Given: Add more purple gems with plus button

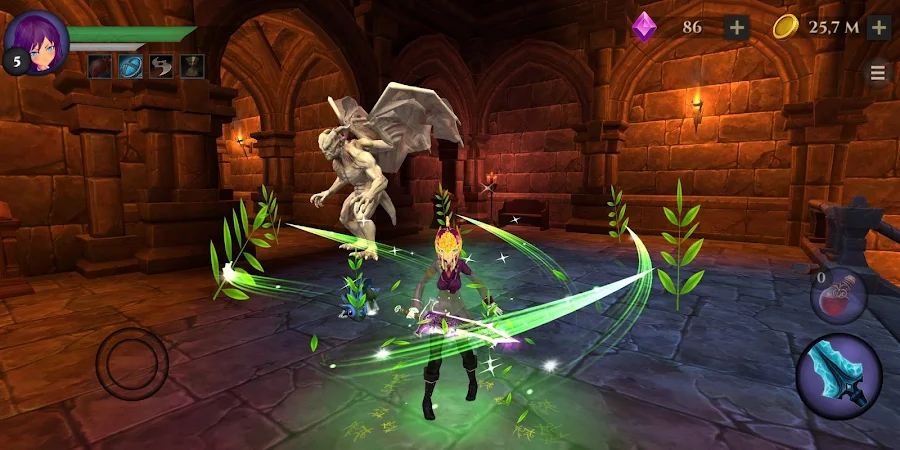Looking at the screenshot, I should point(737,27).
